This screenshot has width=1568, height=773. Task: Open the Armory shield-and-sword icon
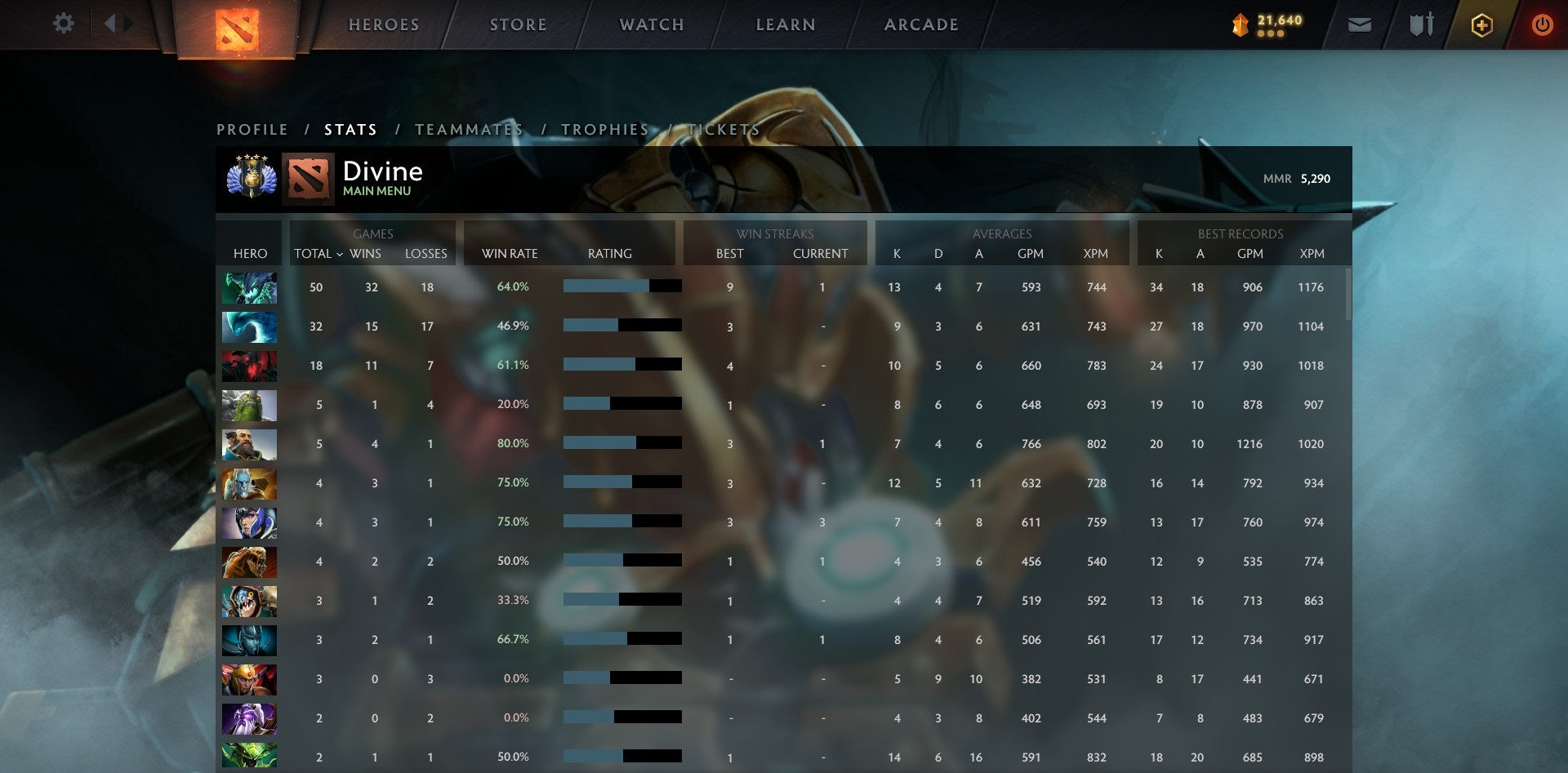point(1421,24)
